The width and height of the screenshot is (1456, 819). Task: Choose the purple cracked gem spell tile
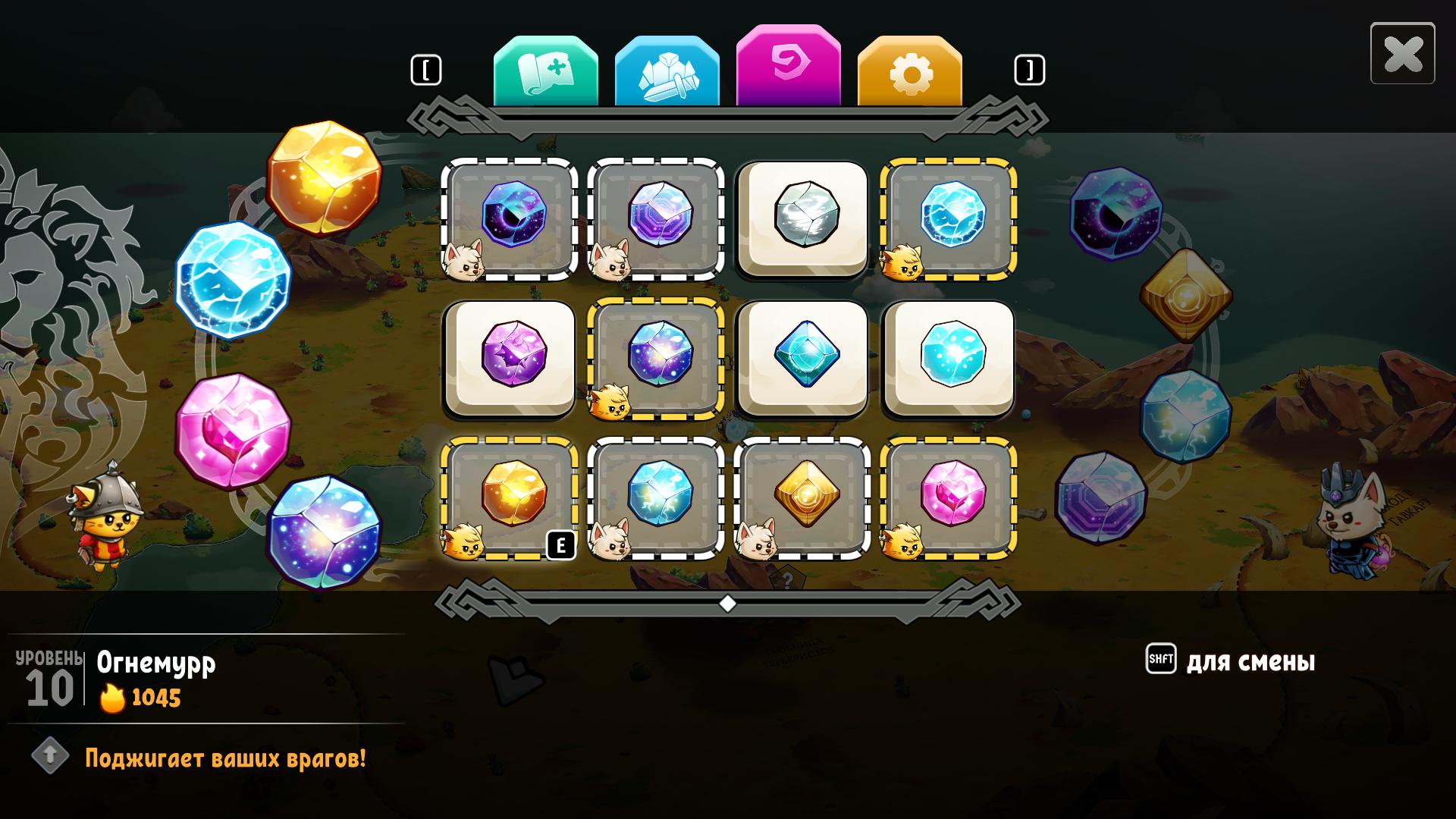pos(510,356)
